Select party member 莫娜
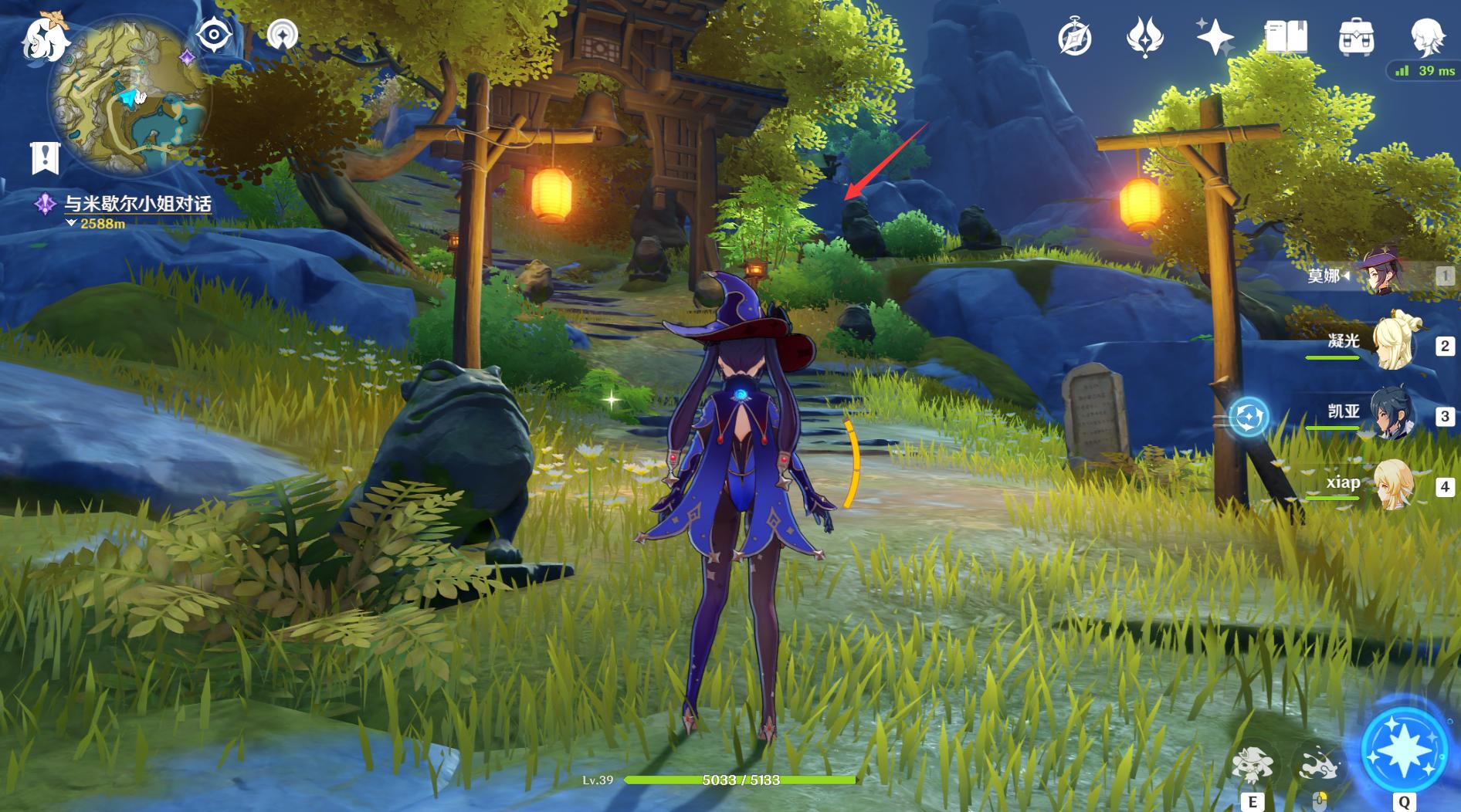Image resolution: width=1461 pixels, height=812 pixels. [1382, 274]
